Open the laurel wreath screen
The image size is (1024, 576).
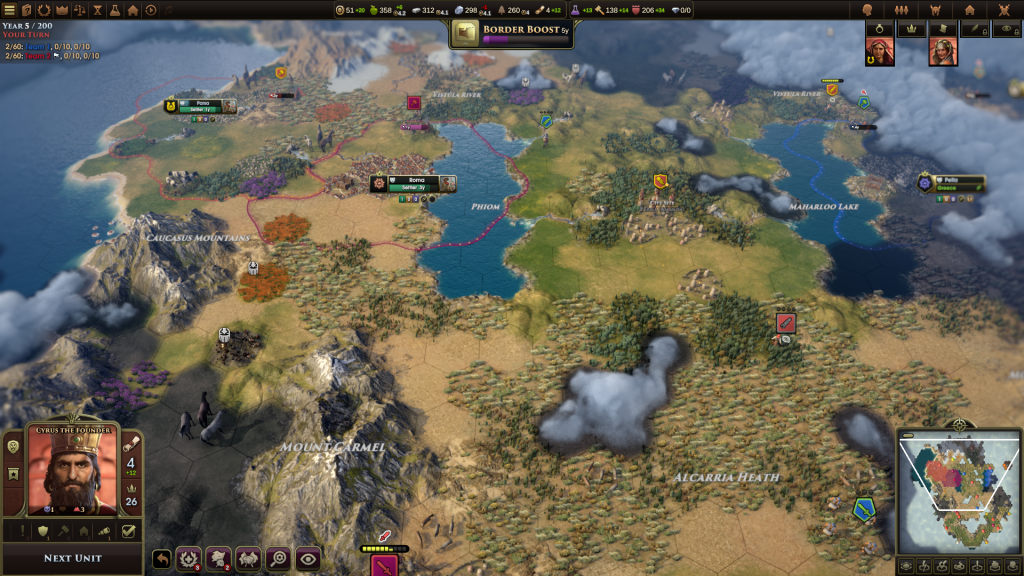tap(44, 10)
